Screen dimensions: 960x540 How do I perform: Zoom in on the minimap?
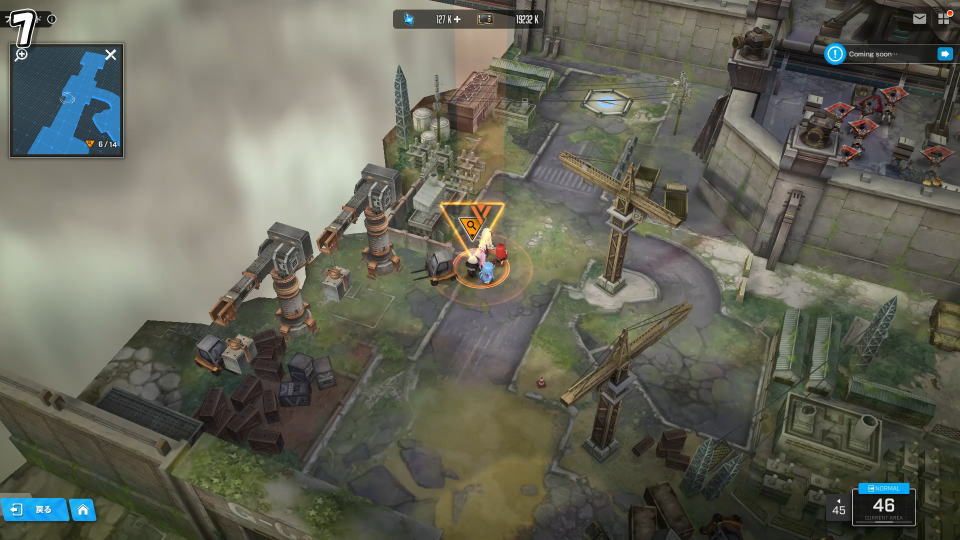point(22,54)
